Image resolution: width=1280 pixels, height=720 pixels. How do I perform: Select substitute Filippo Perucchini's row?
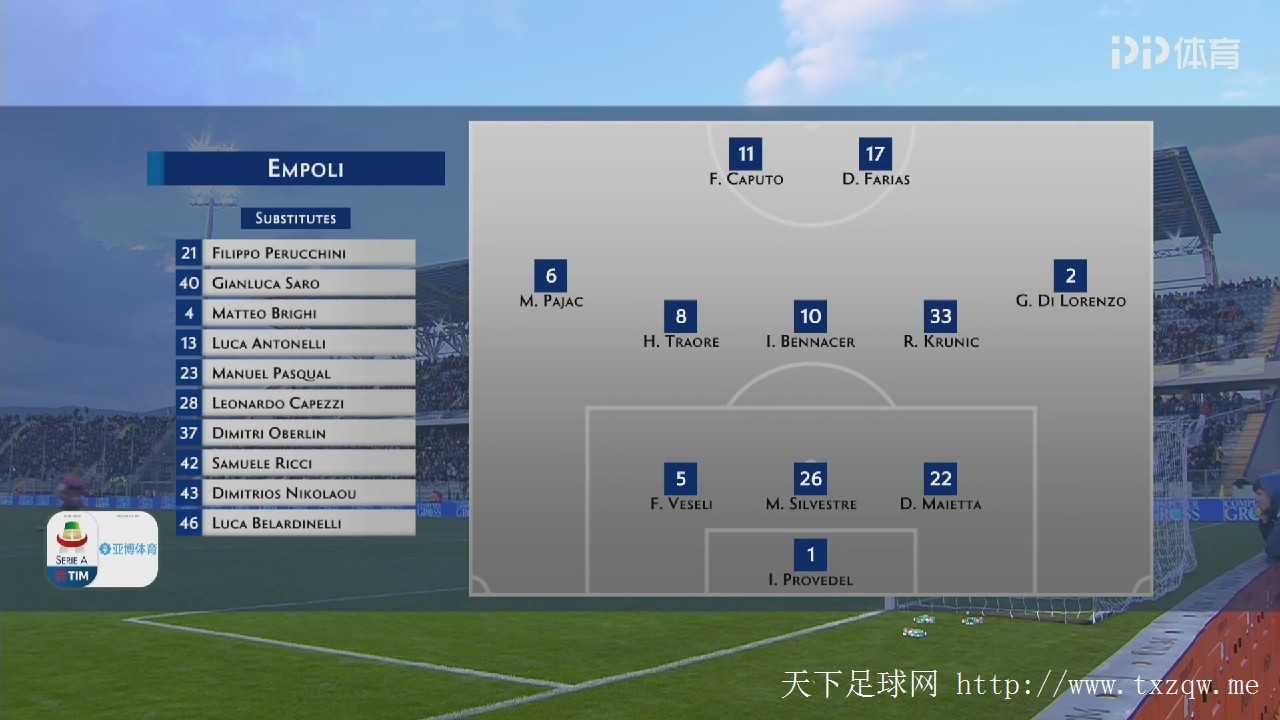point(296,253)
